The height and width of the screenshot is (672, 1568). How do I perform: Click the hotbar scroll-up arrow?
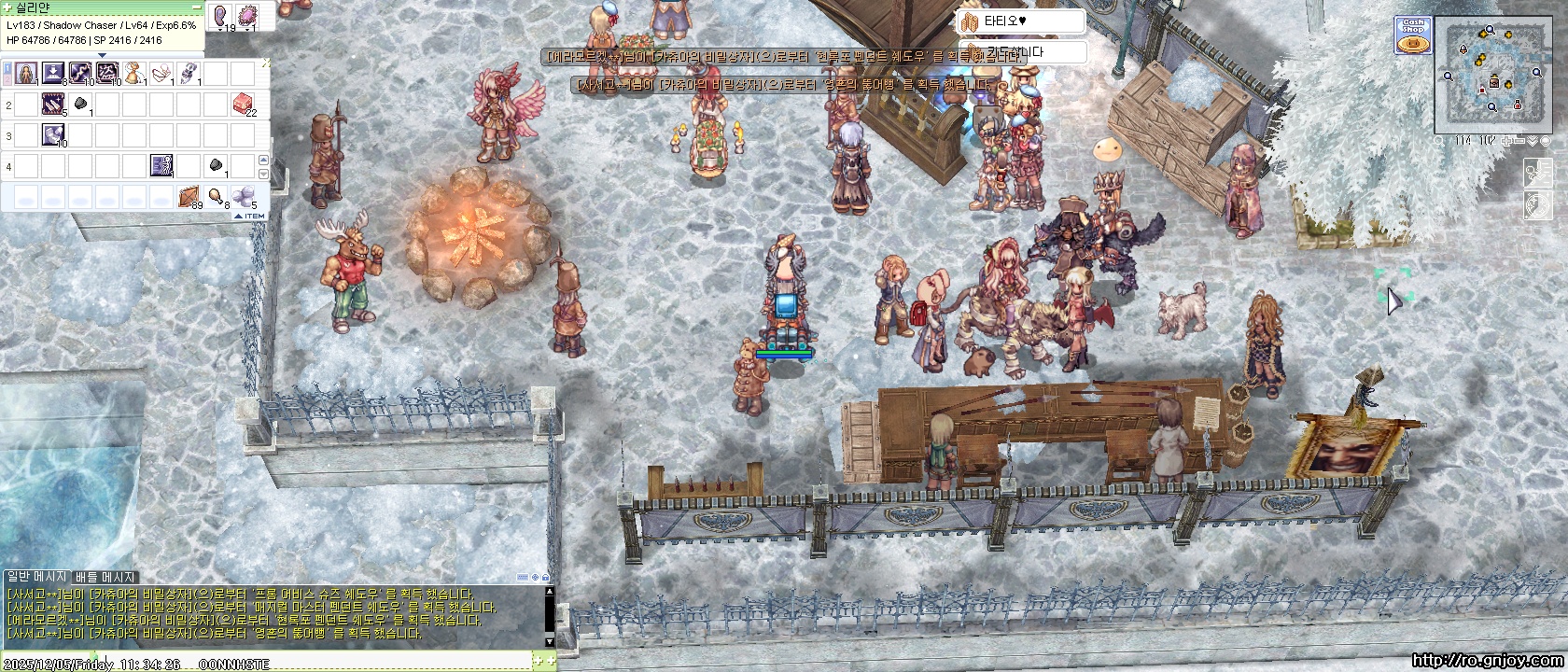pos(262,161)
